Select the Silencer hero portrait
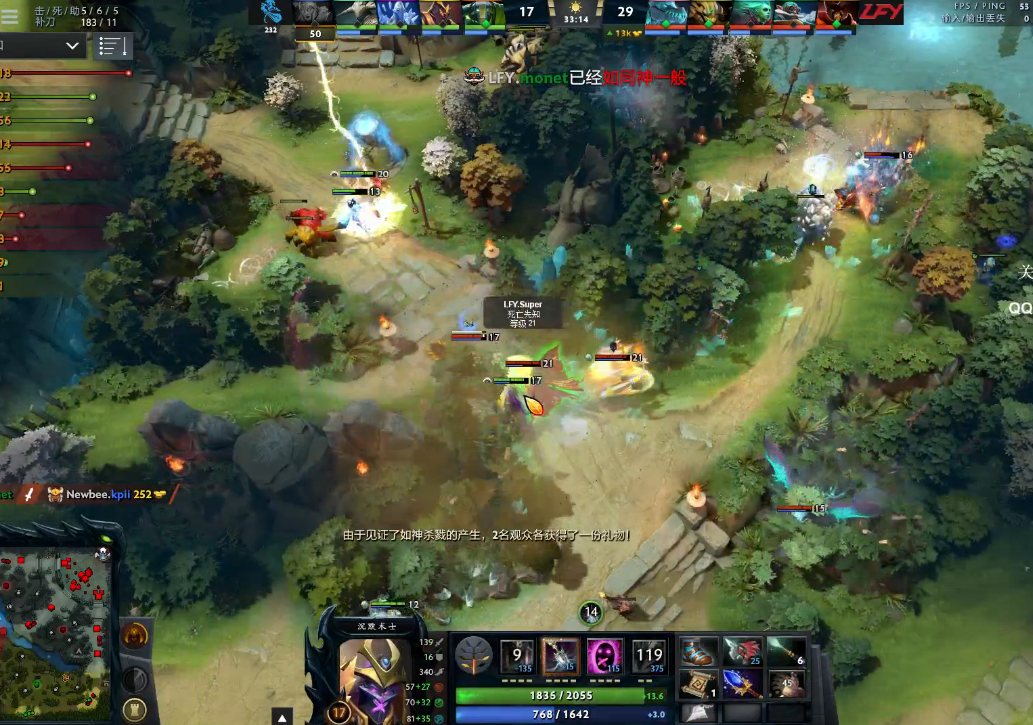The image size is (1033, 725). pos(369,671)
